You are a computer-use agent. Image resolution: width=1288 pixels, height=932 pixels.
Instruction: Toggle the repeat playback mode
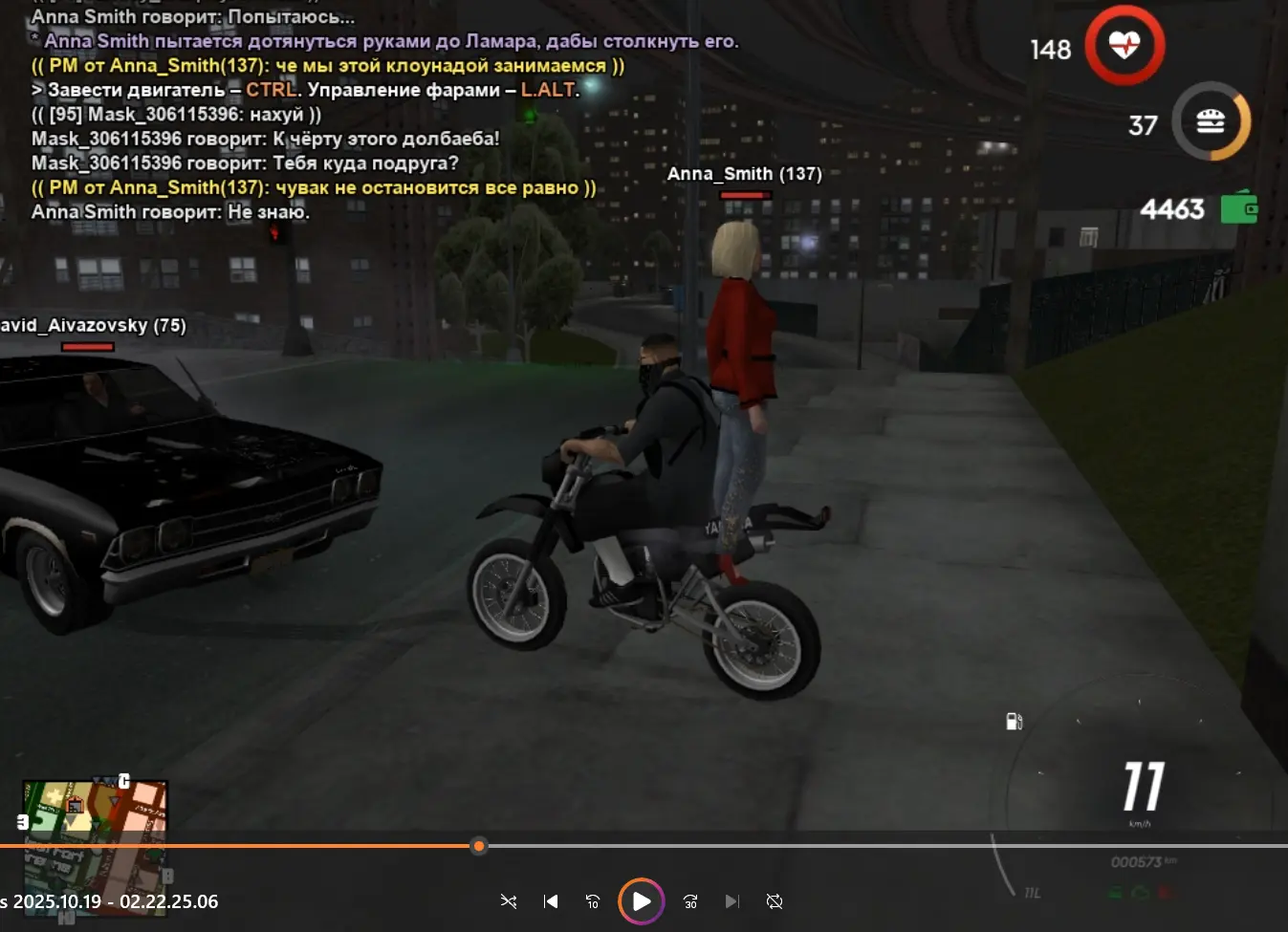tap(774, 900)
